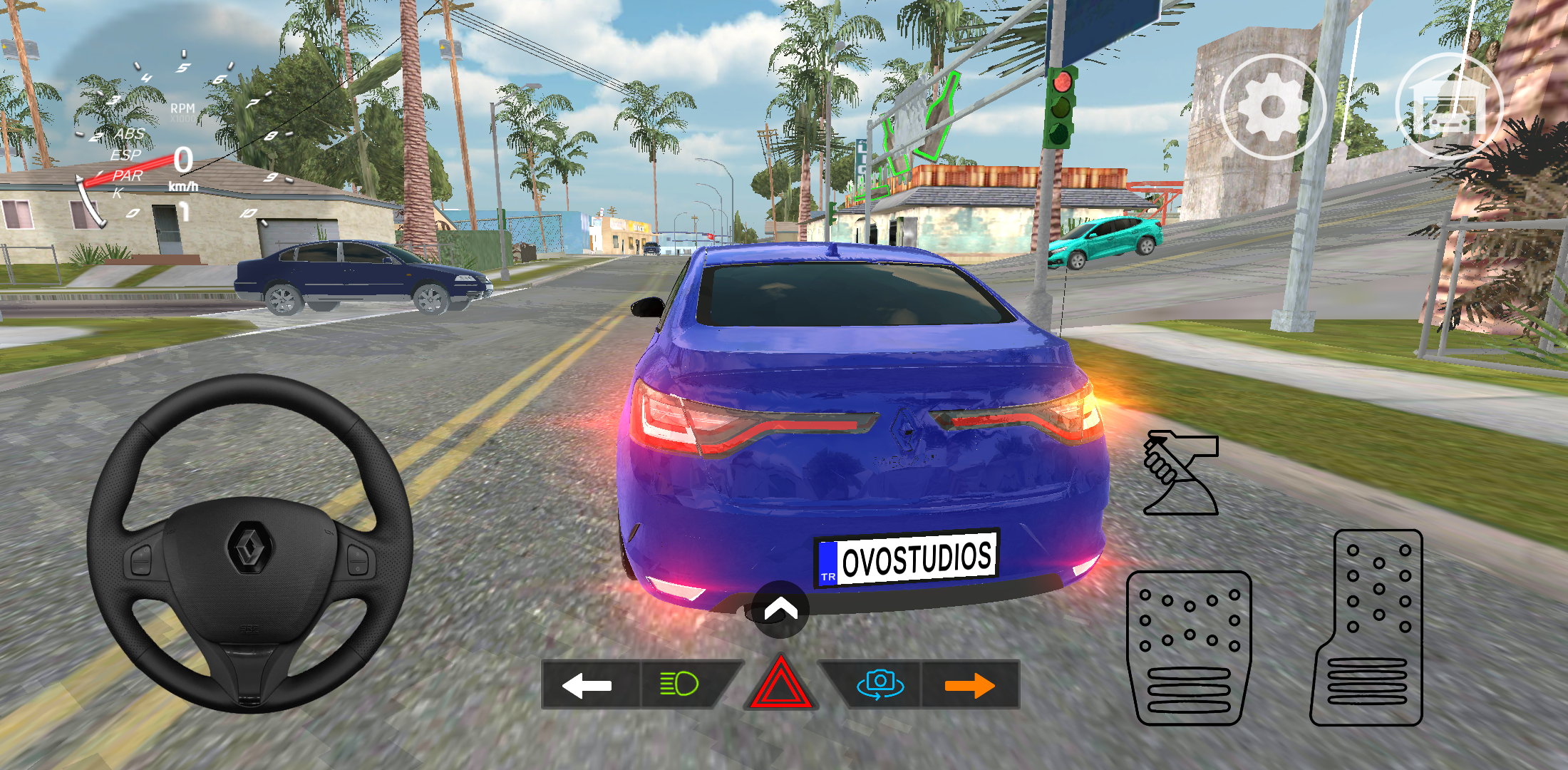Click the OVOSTUDIOS license plate
1568x770 pixels.
click(908, 558)
